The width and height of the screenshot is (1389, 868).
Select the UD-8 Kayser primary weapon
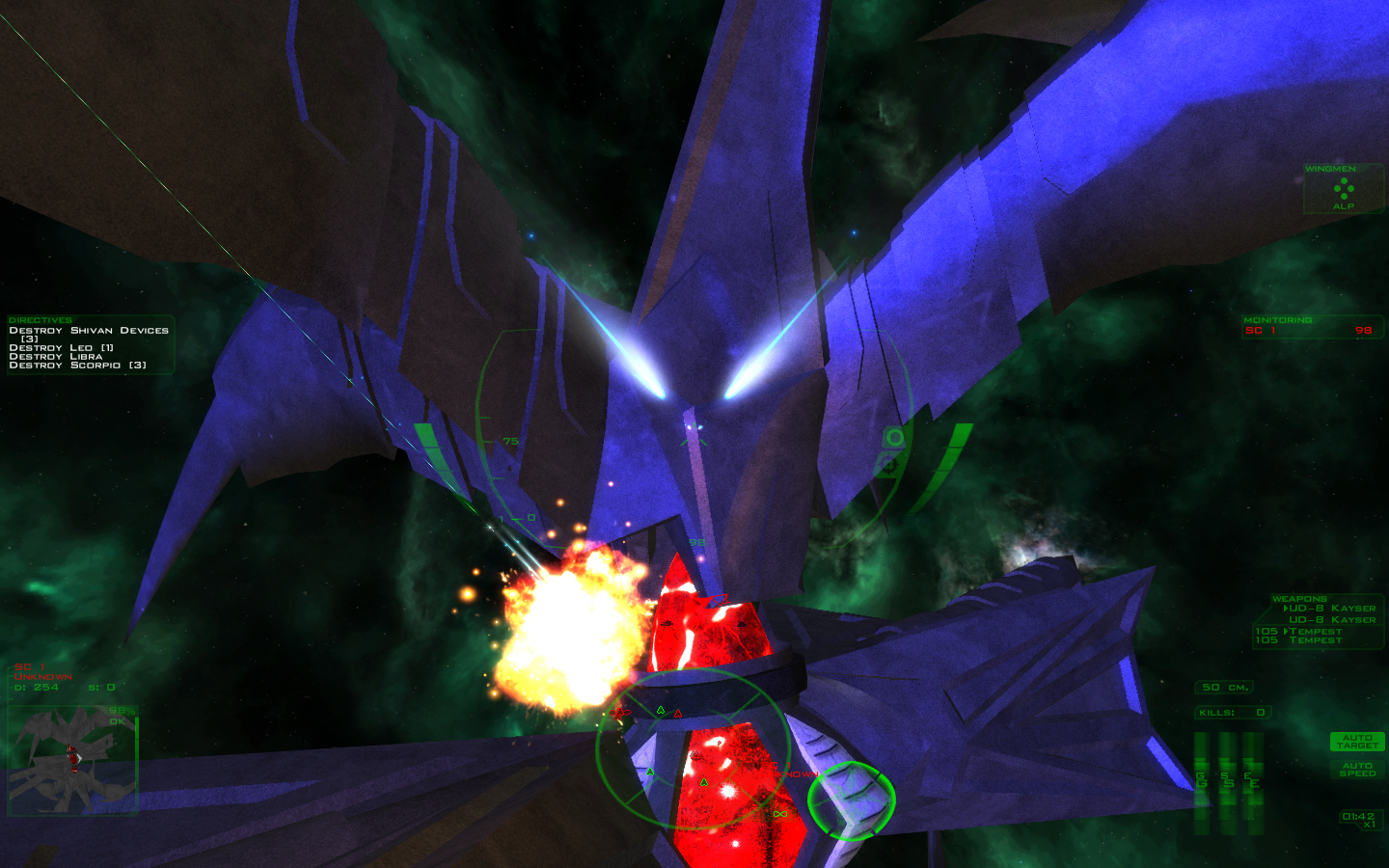click(x=1331, y=609)
